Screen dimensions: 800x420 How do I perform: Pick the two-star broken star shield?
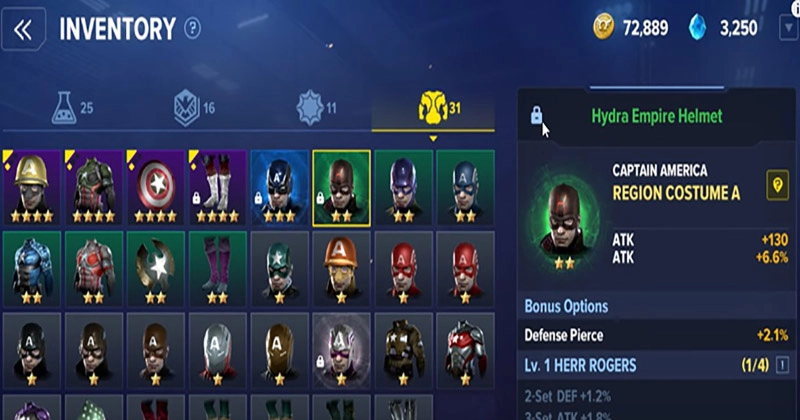click(156, 267)
